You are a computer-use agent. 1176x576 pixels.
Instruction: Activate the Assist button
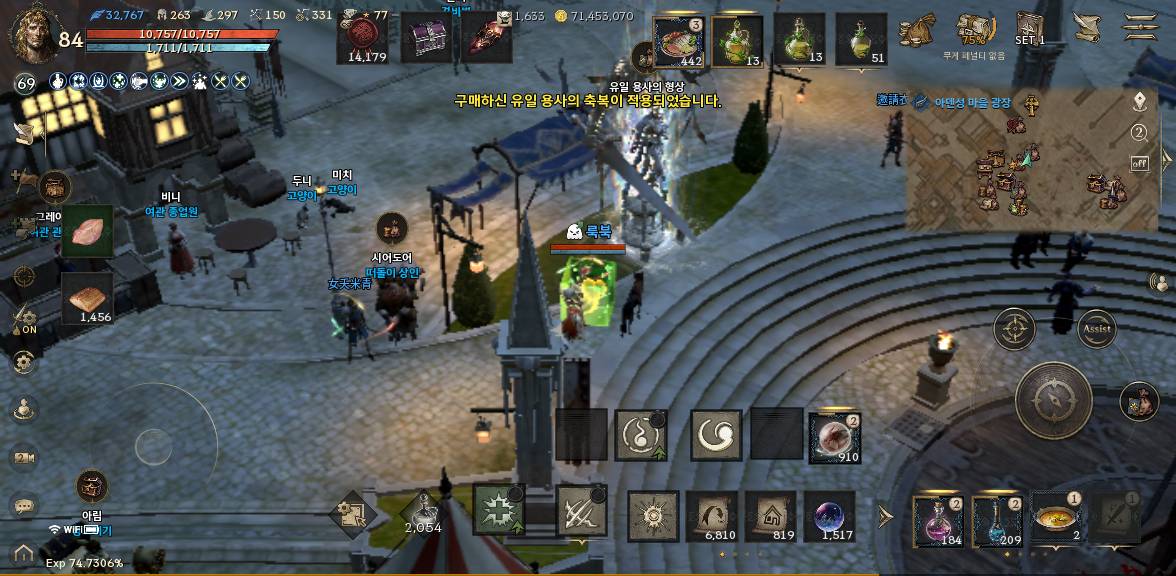[1096, 328]
